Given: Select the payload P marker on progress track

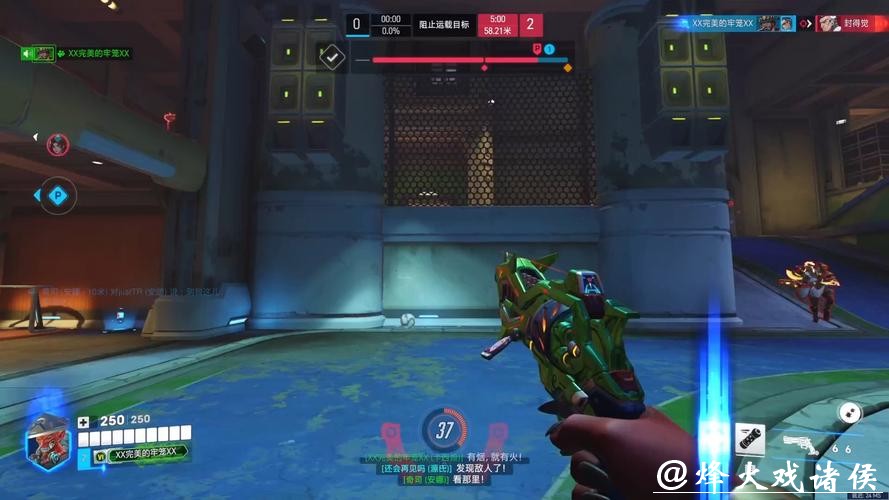Looking at the screenshot, I should pyautogui.click(x=537, y=48).
